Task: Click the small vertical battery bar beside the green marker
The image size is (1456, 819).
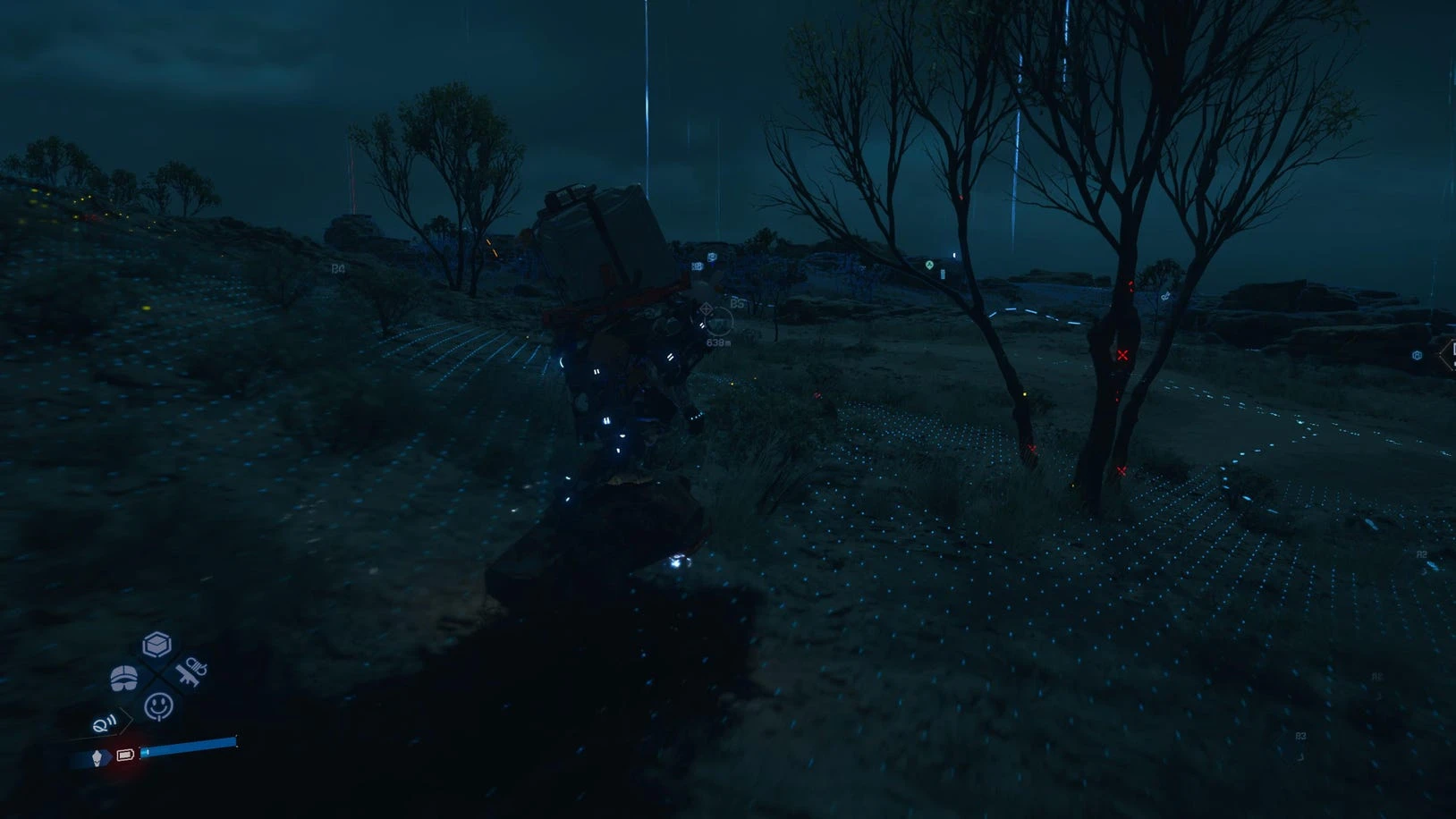Action: pyautogui.click(x=942, y=273)
